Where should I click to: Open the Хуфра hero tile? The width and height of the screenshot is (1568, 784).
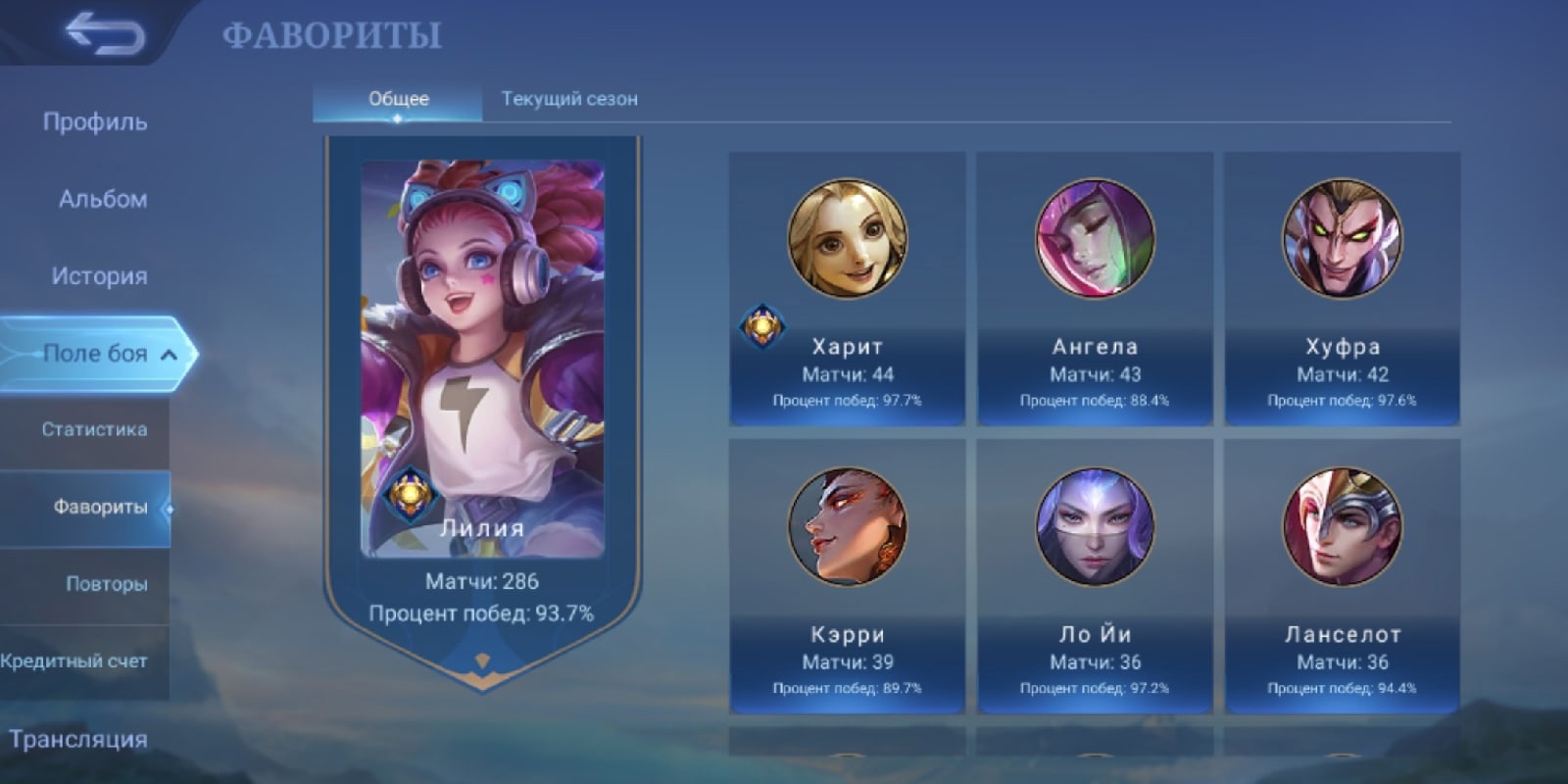click(1342, 289)
